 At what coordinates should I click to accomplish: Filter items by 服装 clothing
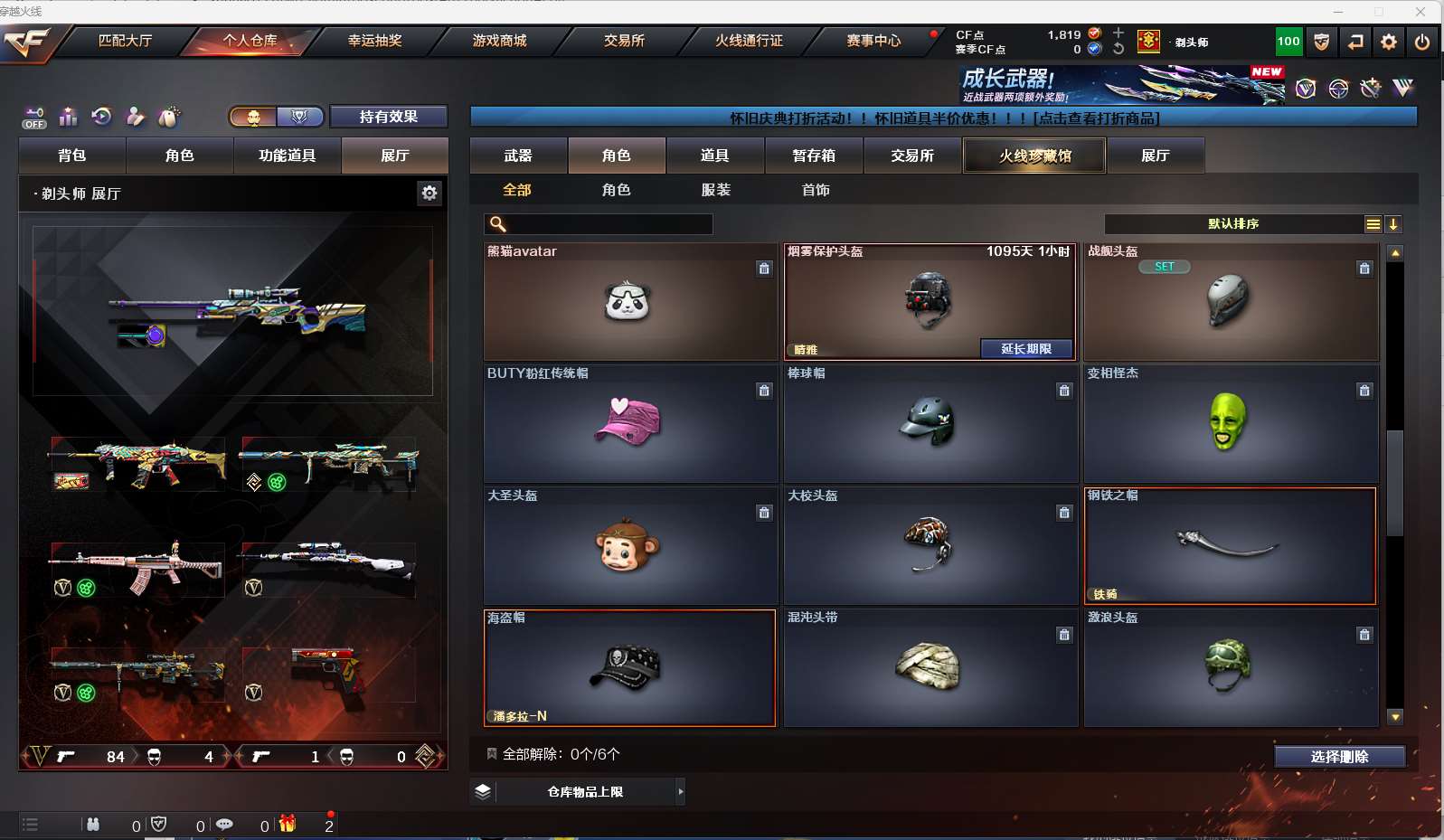click(715, 190)
